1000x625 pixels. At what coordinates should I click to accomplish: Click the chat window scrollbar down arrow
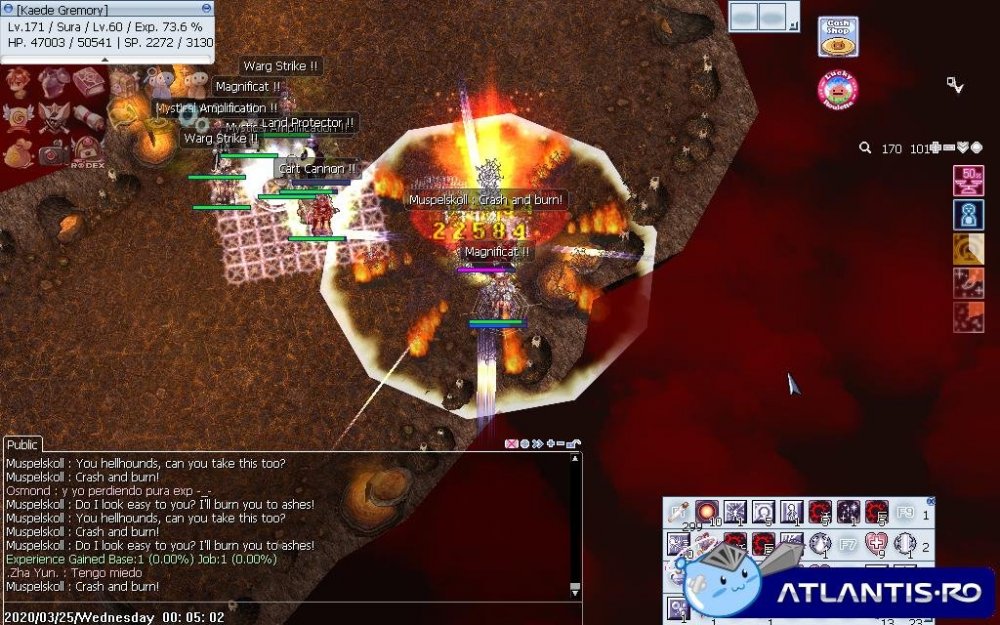[x=575, y=589]
